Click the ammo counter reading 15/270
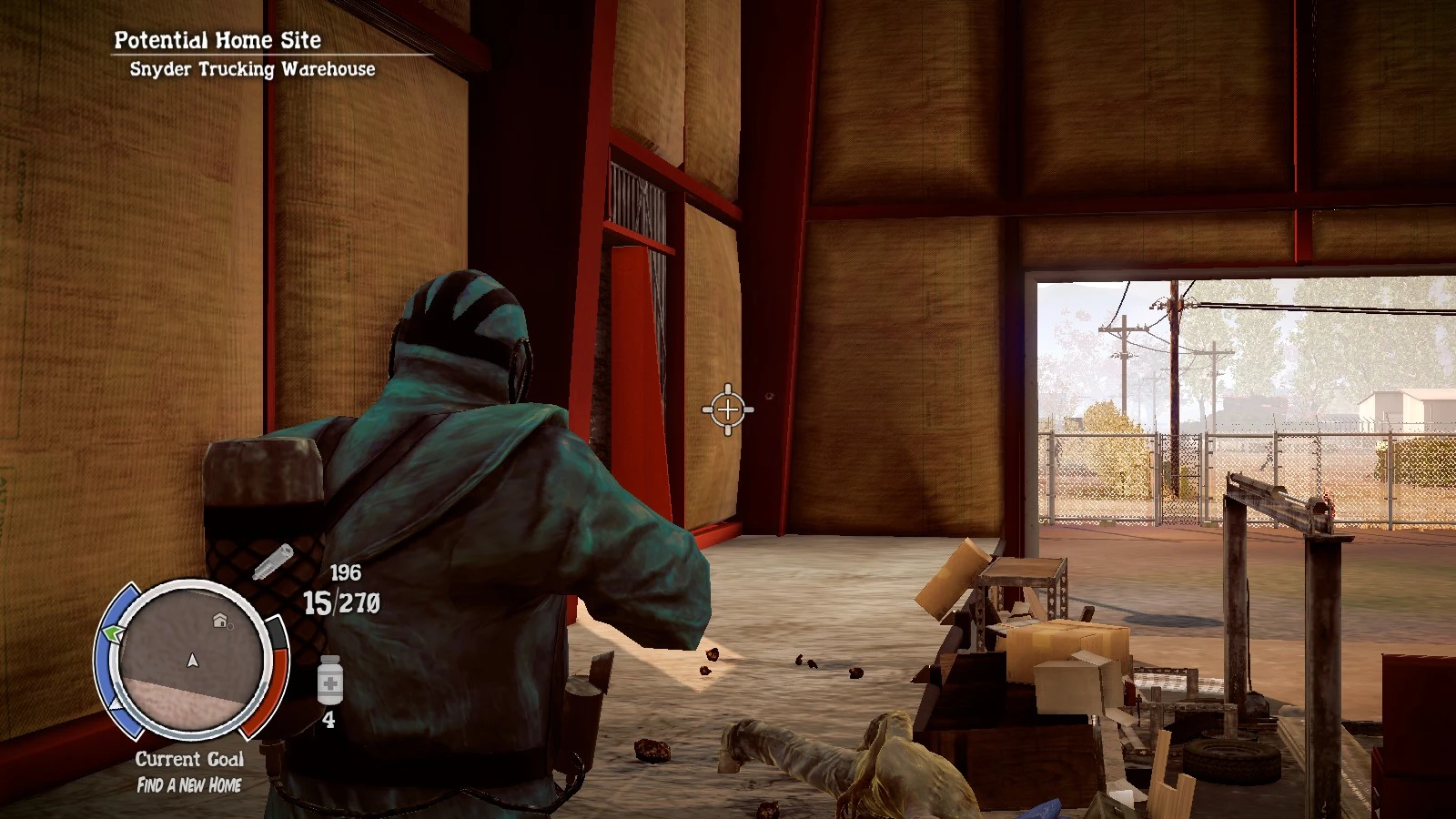 (344, 602)
